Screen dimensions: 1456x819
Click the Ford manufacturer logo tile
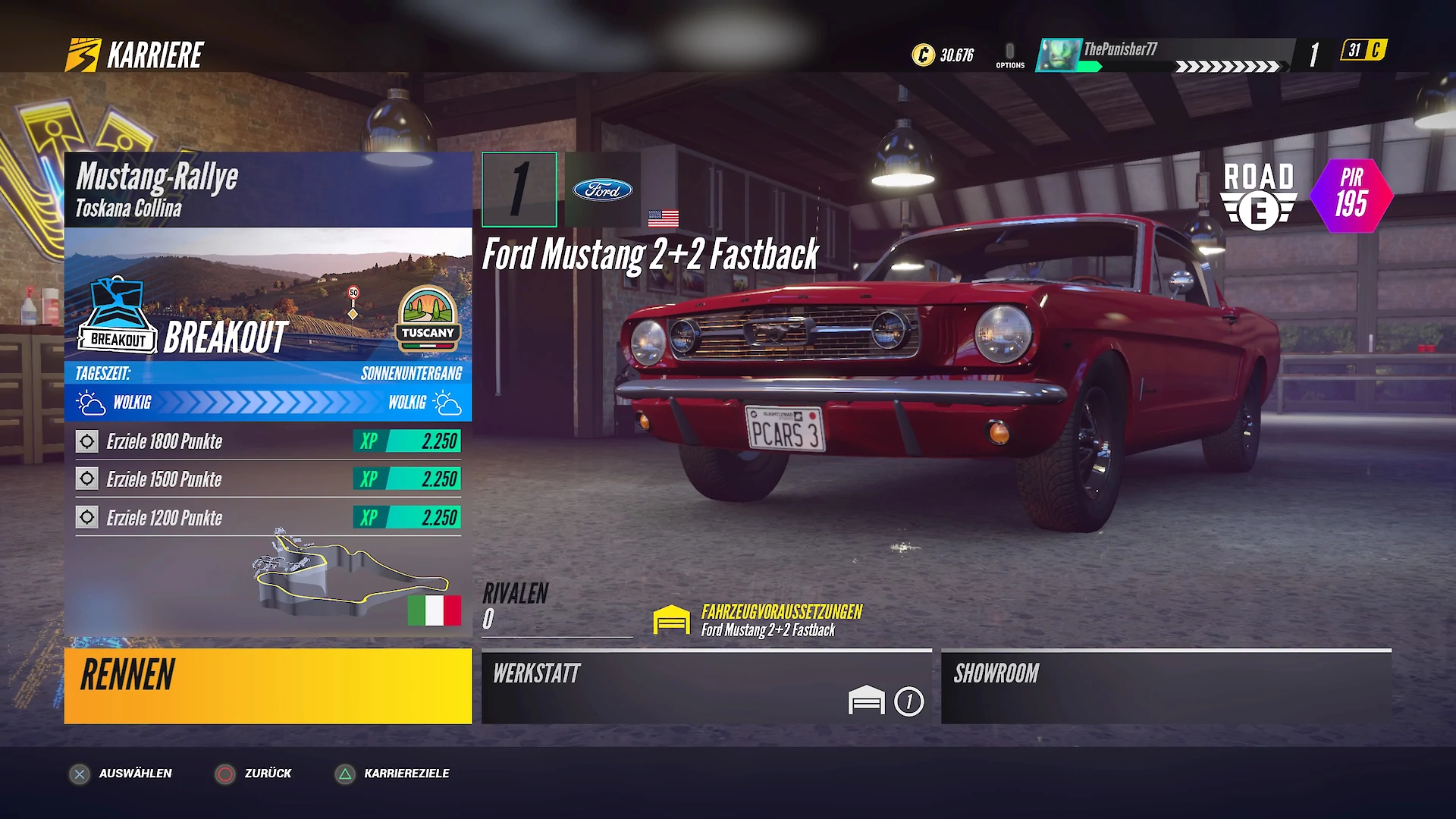(x=603, y=190)
